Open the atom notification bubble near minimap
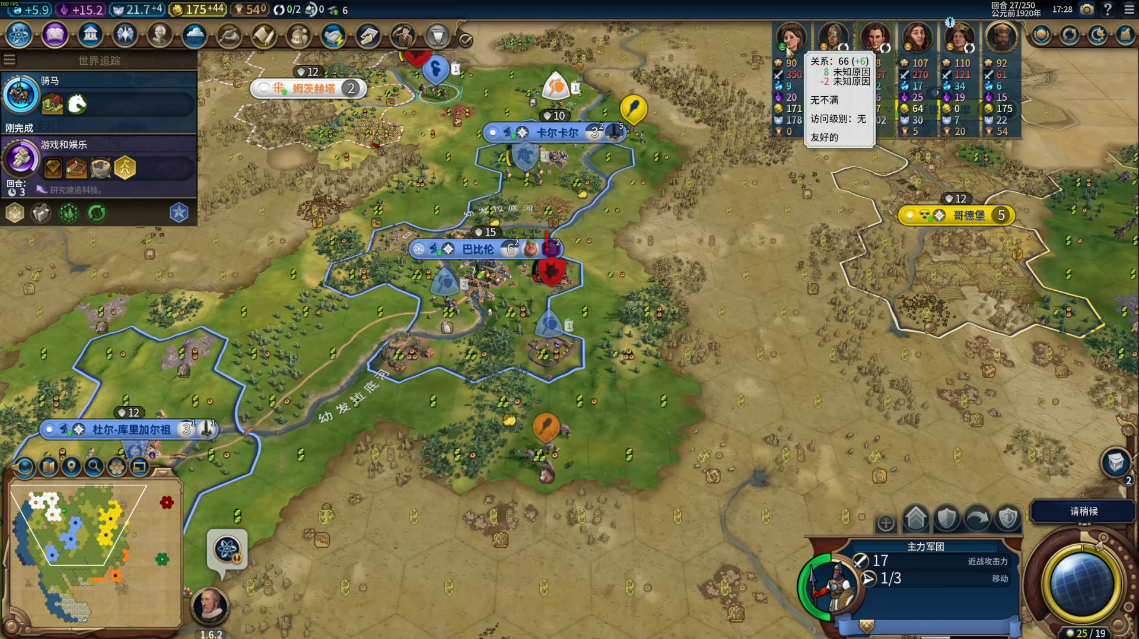 coord(226,549)
